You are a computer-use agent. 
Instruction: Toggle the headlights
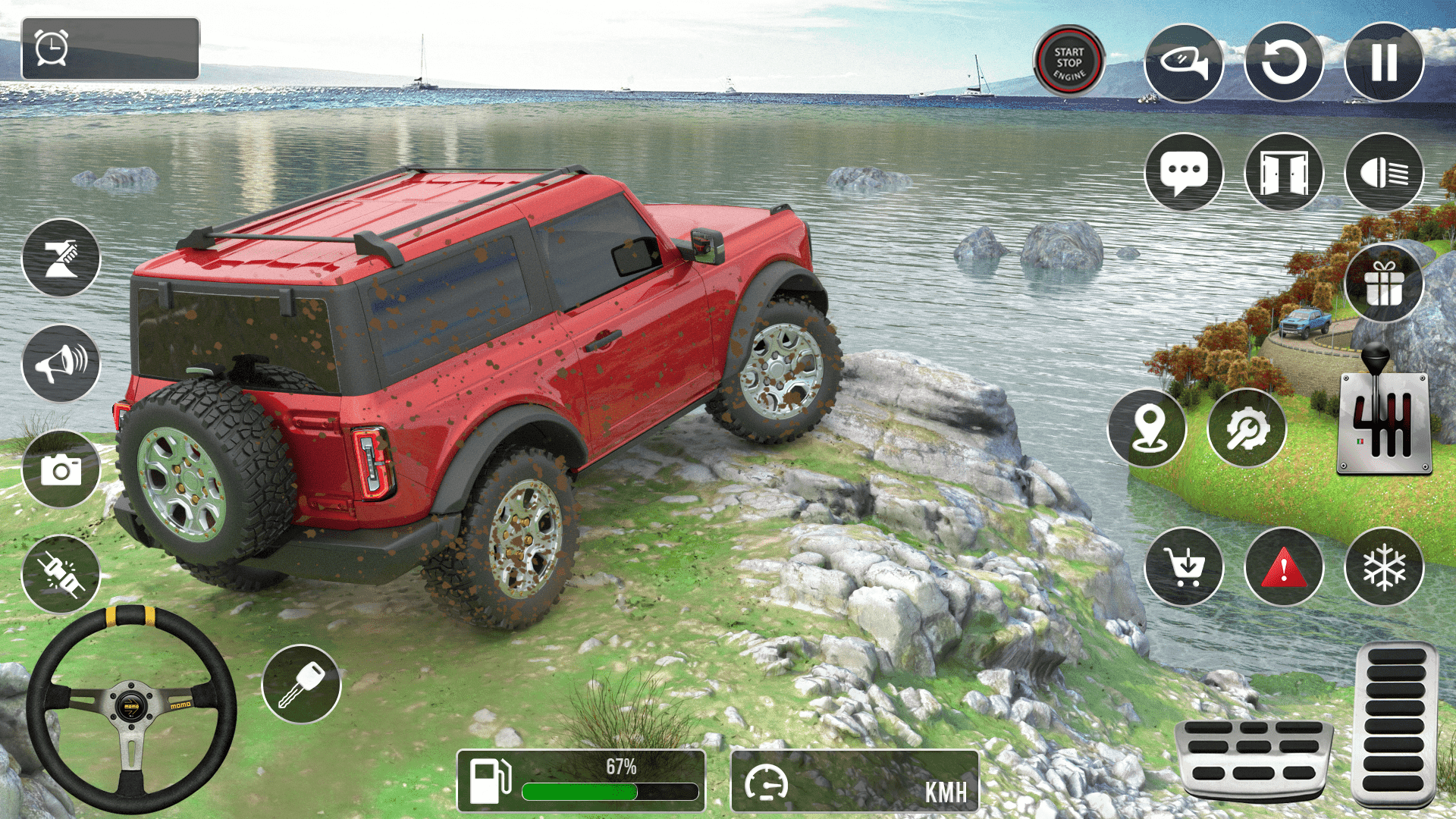1384,172
